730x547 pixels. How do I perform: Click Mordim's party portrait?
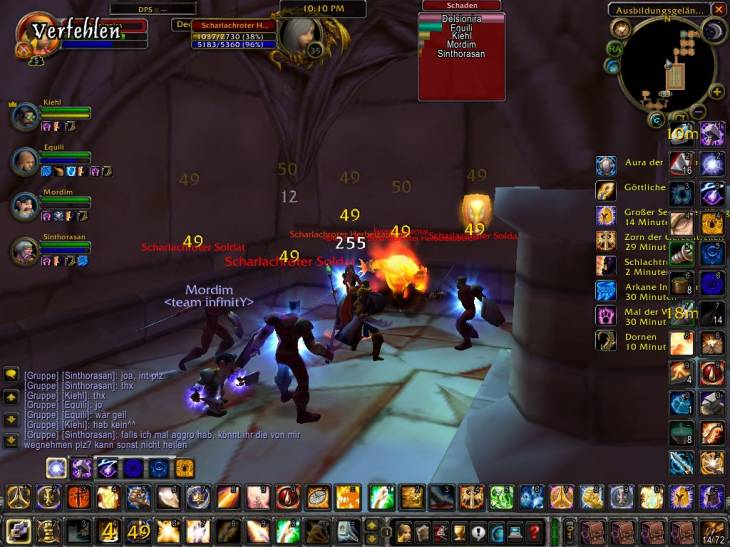tap(25, 206)
